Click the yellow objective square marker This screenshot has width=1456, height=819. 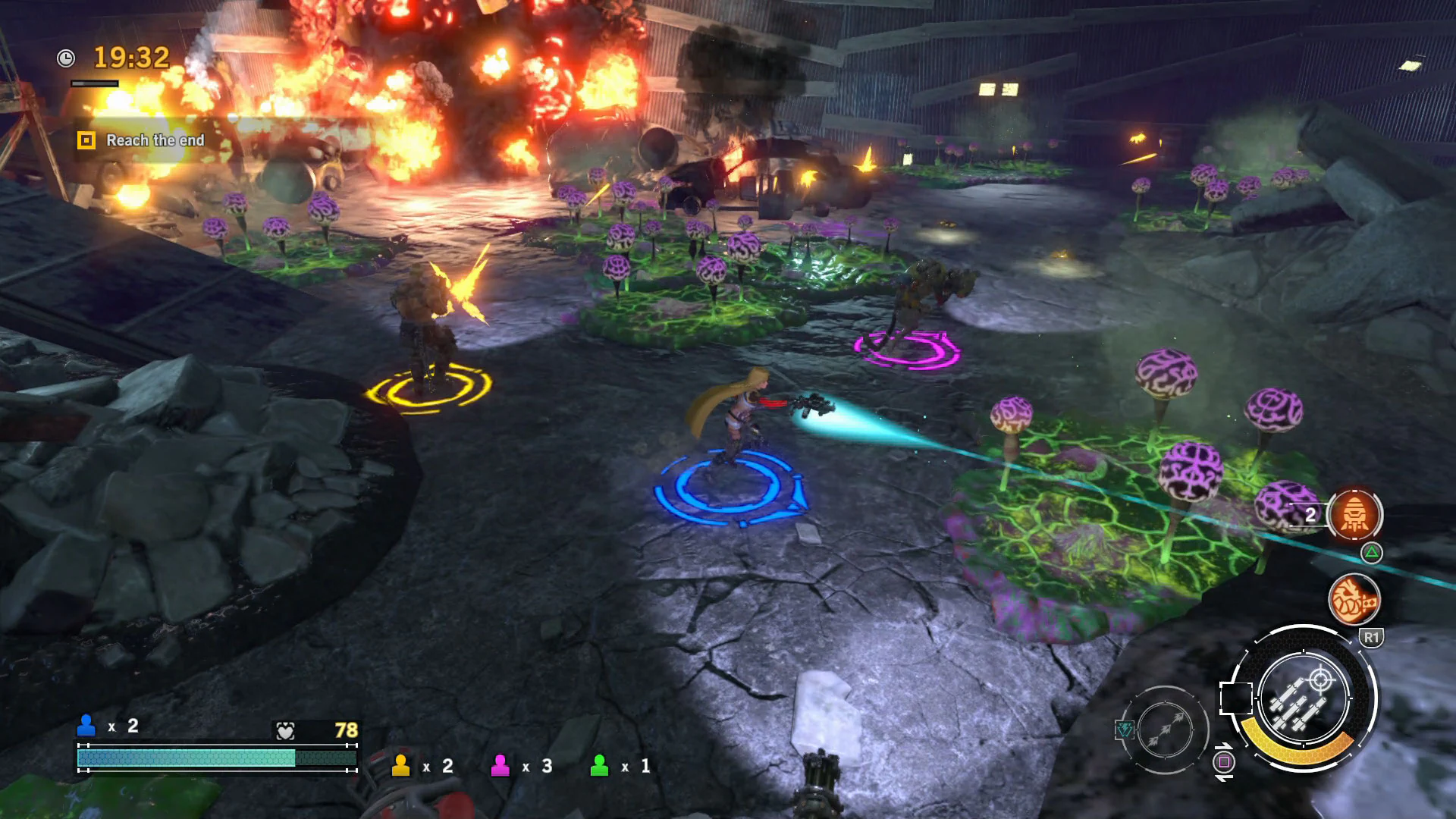coord(87,140)
